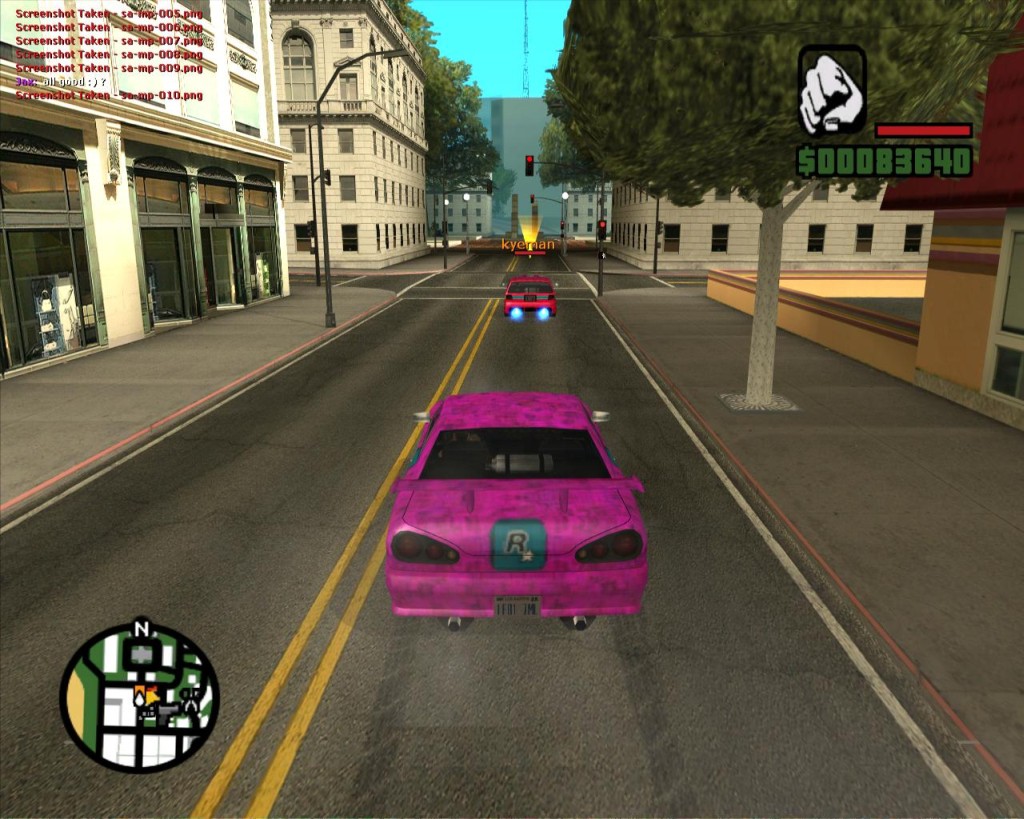
Task: Click the sa-mp-010.png screenshot notice in chat
Action: point(109,95)
